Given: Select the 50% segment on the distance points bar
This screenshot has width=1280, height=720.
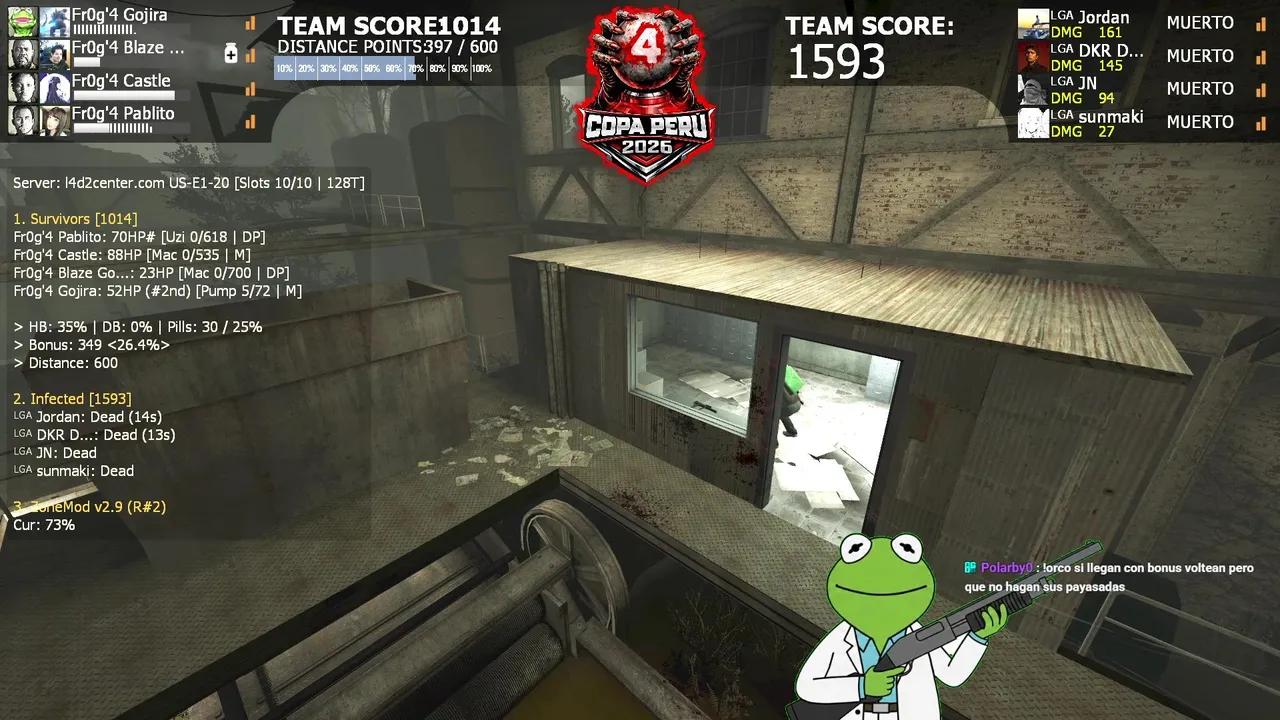Looking at the screenshot, I should coord(369,68).
